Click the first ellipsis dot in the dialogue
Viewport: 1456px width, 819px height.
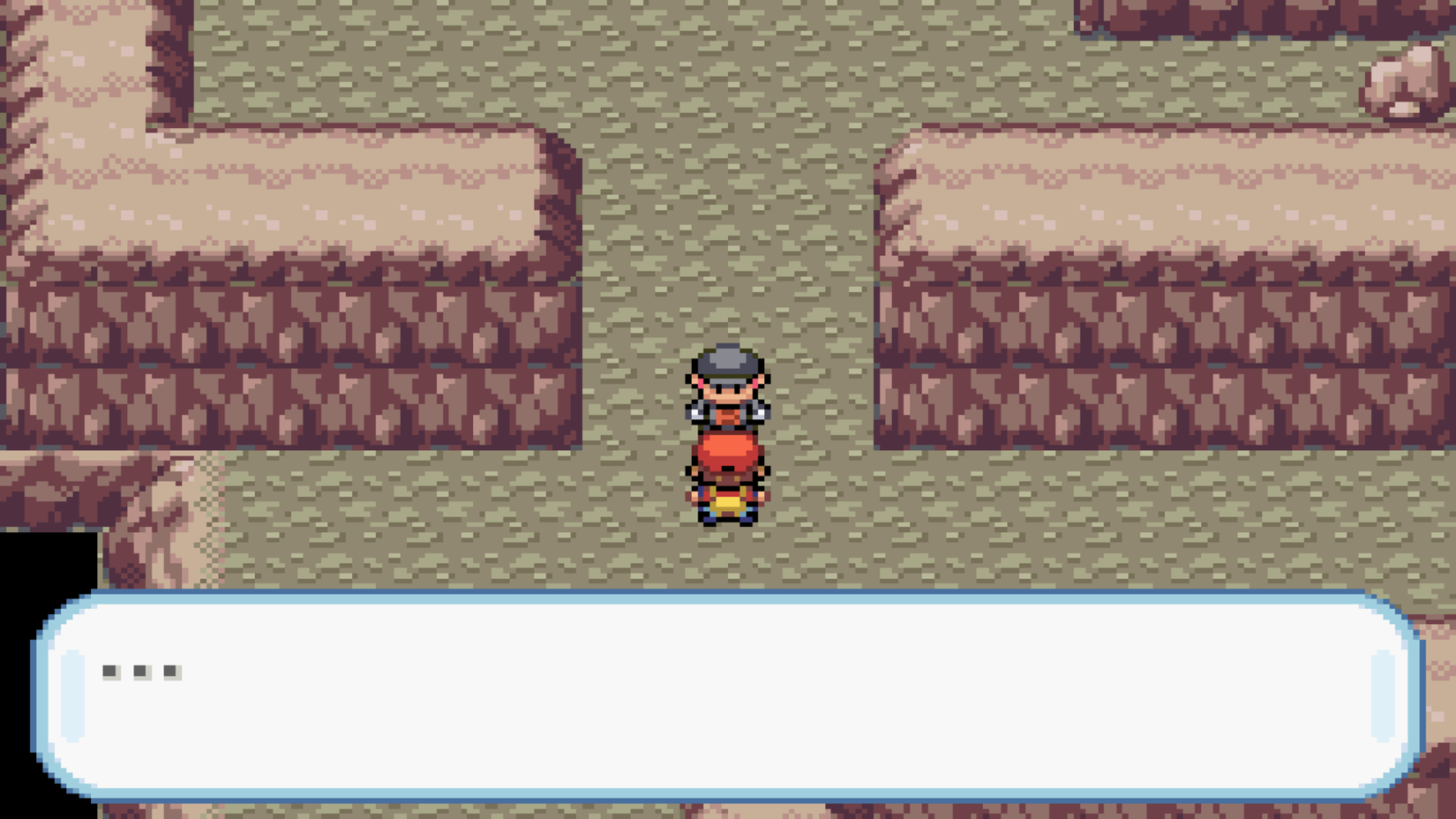[x=108, y=673]
